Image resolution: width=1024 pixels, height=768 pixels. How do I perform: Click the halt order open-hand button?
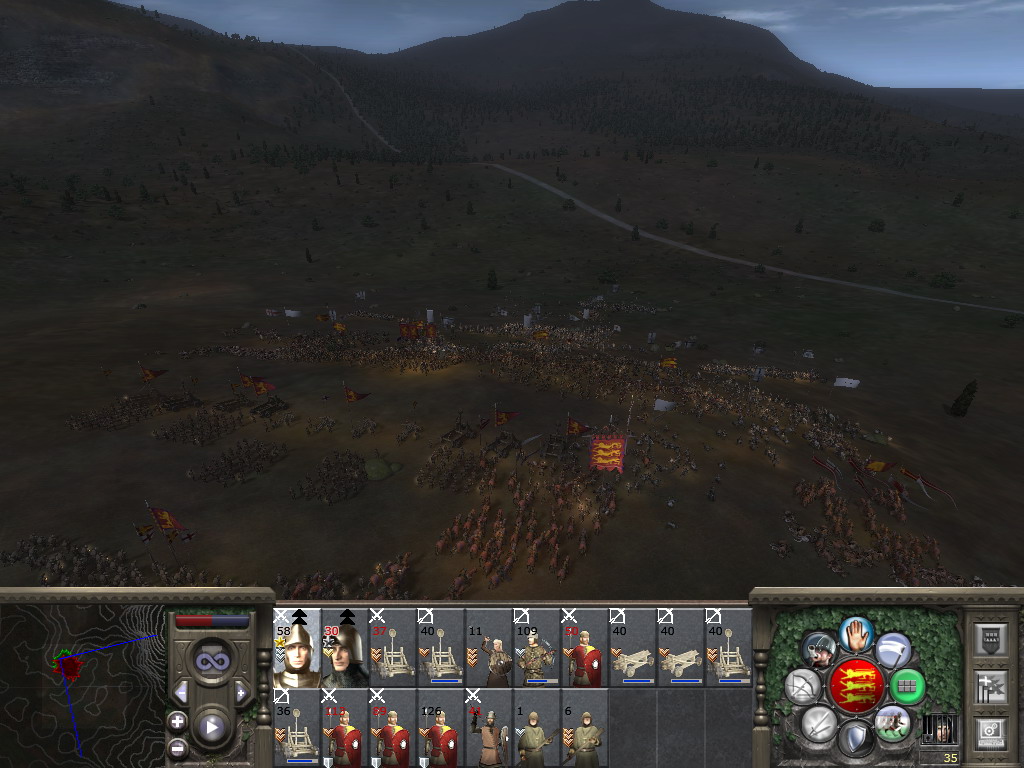pyautogui.click(x=856, y=632)
